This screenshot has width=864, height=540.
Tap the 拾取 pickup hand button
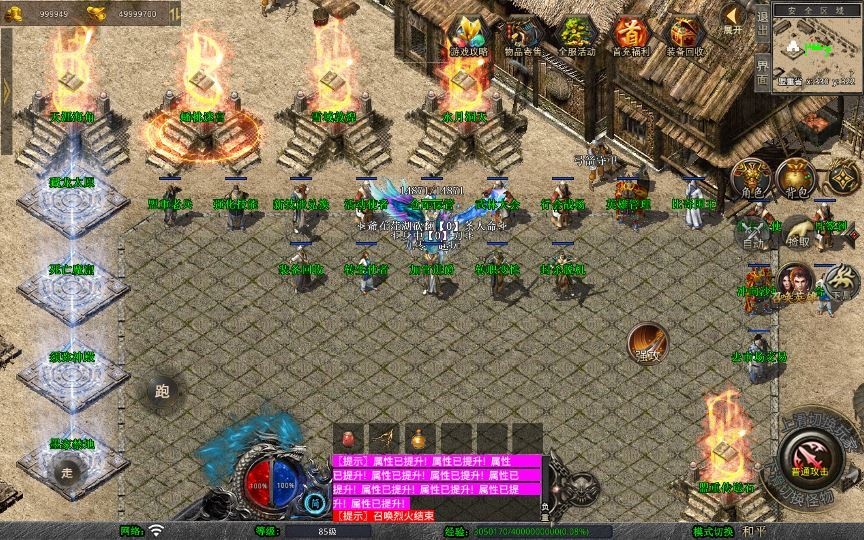tap(797, 233)
